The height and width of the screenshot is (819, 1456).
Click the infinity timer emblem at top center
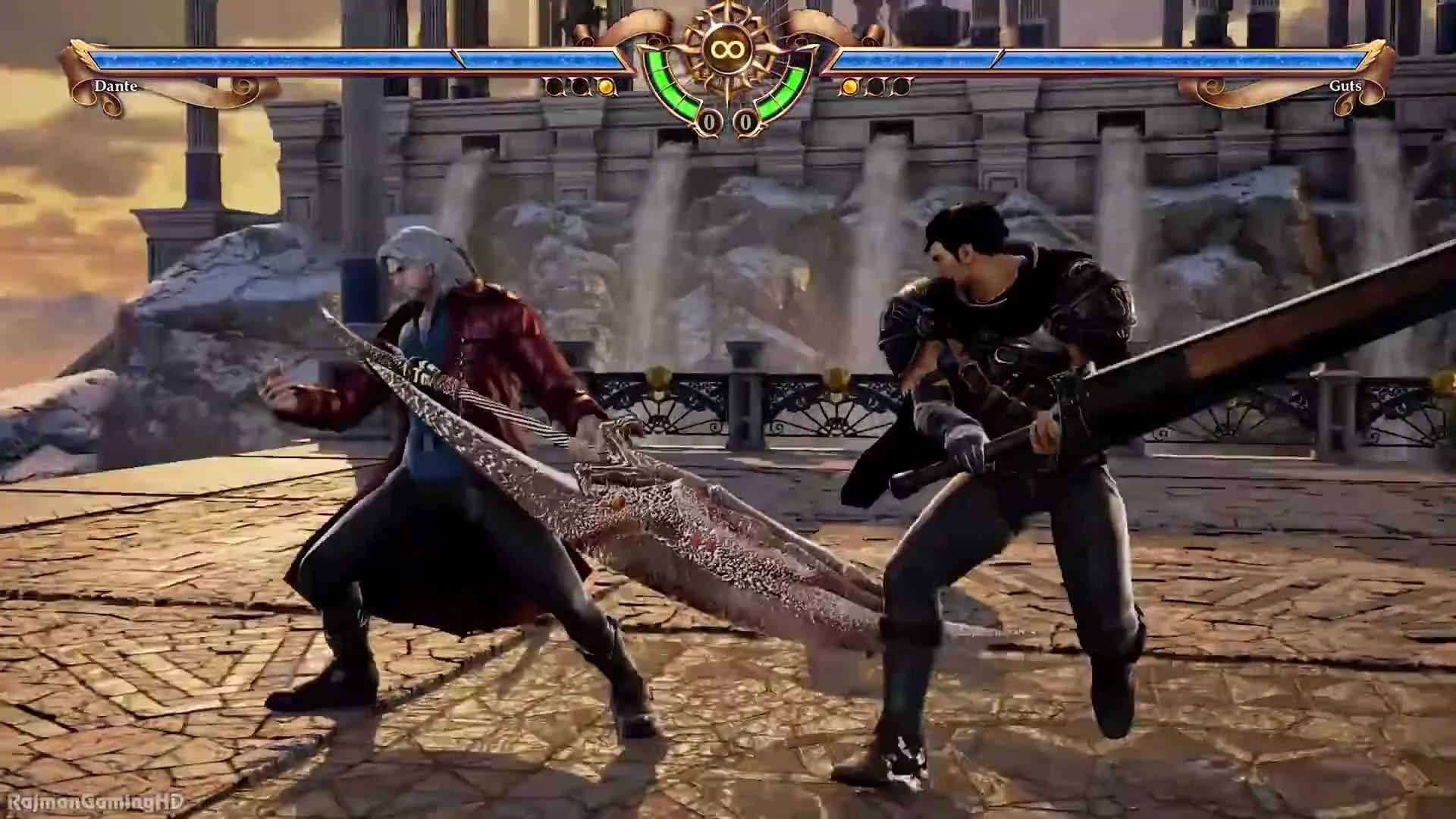tap(726, 47)
